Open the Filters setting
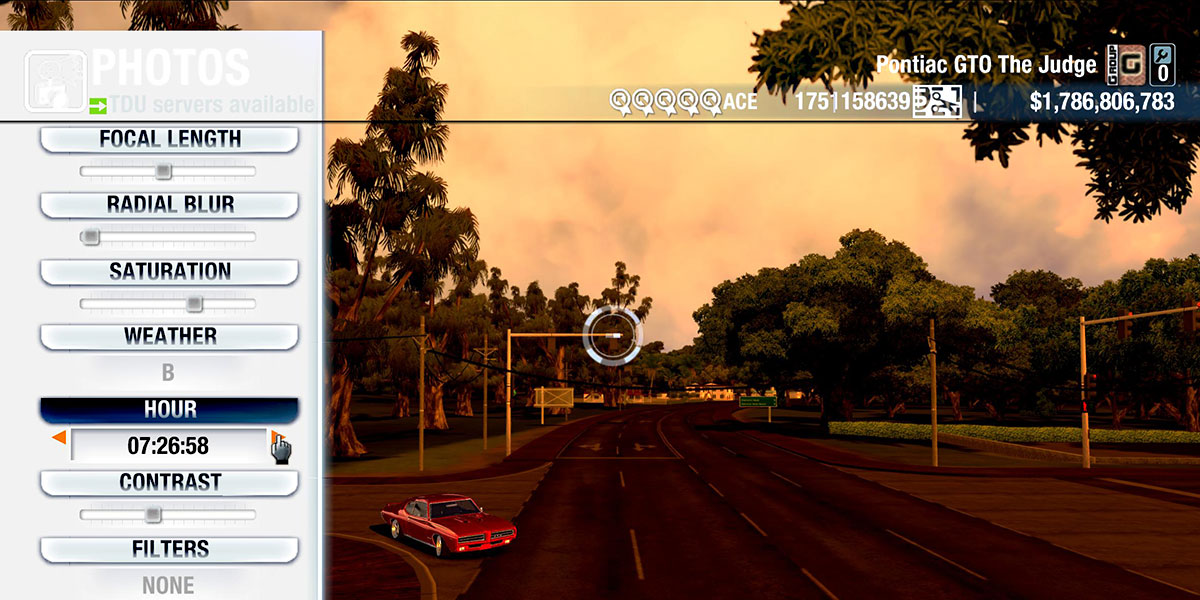 click(x=169, y=549)
